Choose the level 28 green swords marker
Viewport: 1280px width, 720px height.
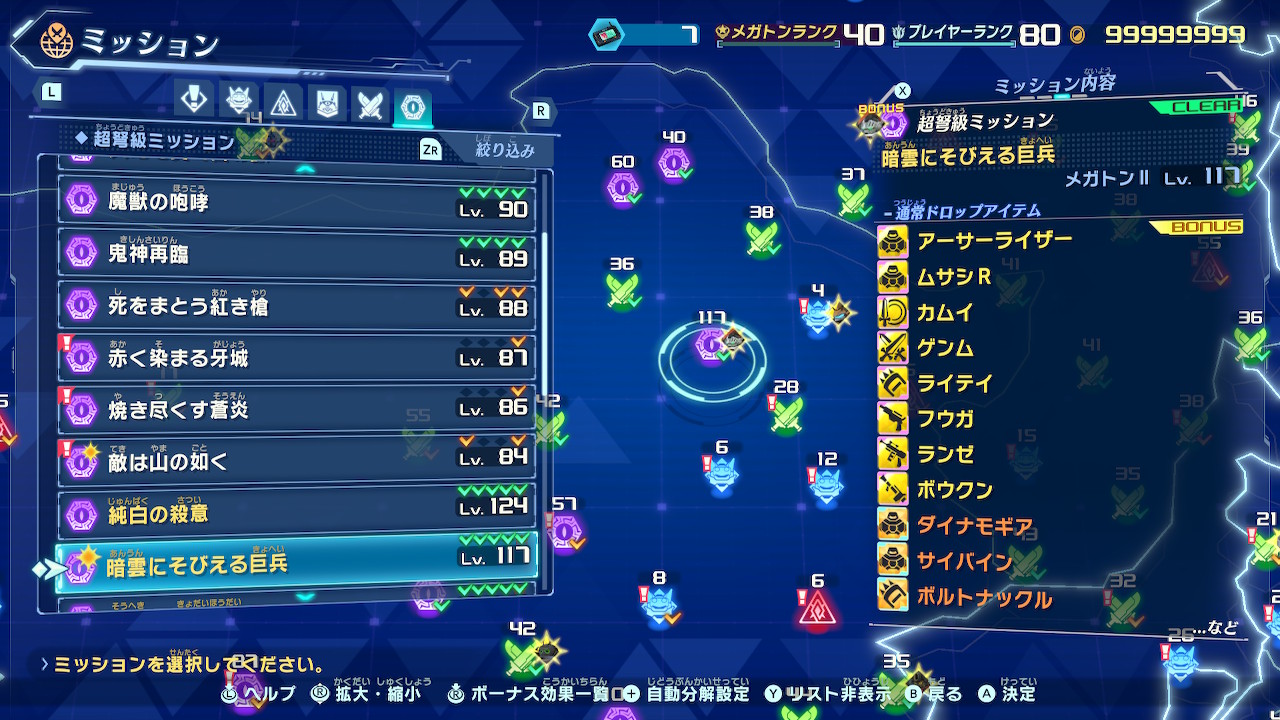point(787,411)
